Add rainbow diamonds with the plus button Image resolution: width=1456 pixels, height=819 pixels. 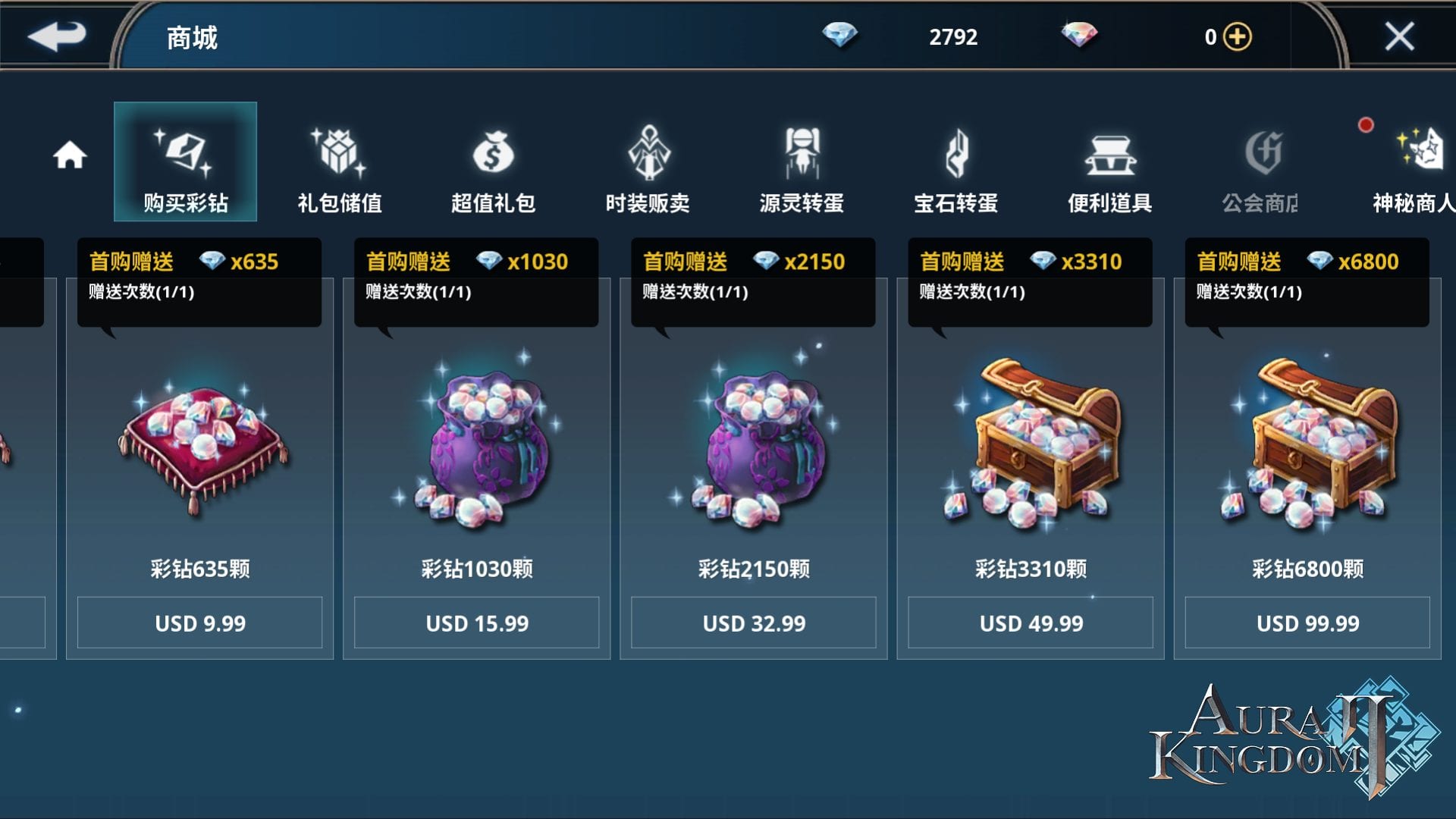[x=1238, y=36]
